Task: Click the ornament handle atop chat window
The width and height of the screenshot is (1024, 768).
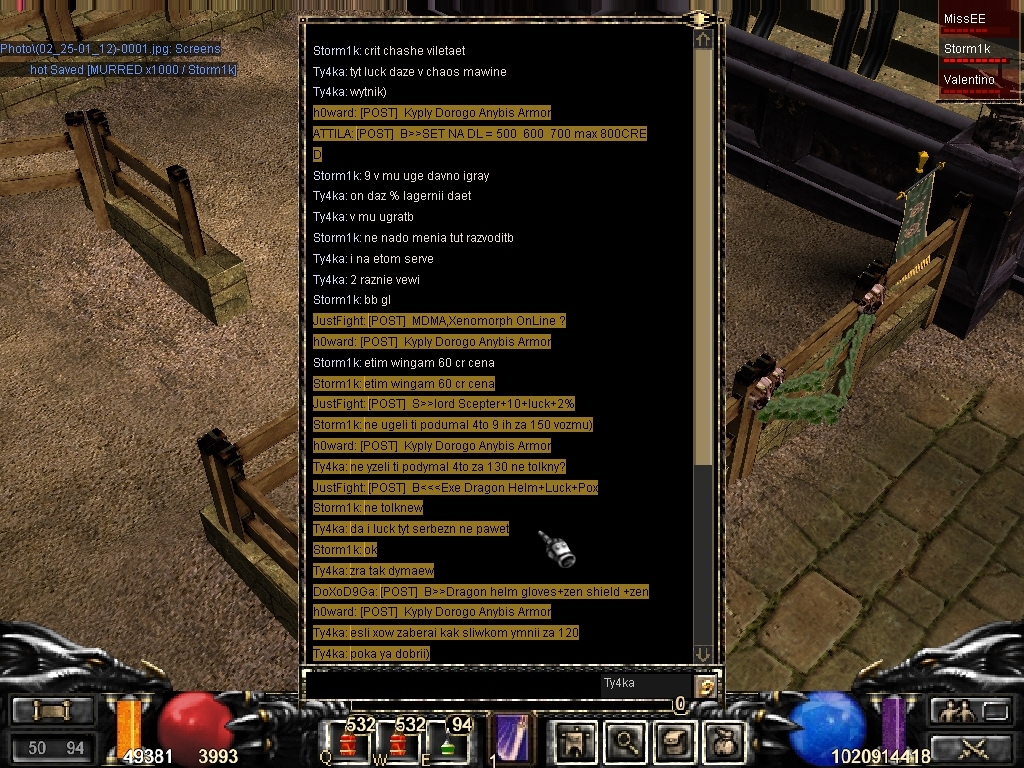Action: [699, 18]
